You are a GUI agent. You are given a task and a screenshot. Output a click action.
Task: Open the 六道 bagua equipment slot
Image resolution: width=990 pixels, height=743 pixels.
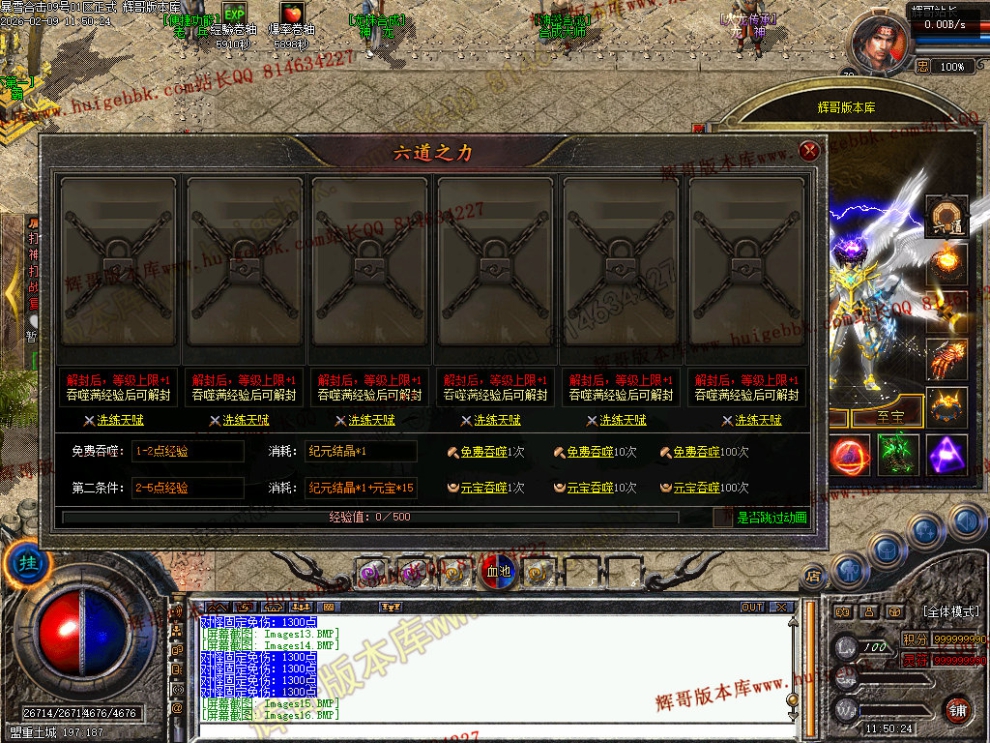(945, 216)
